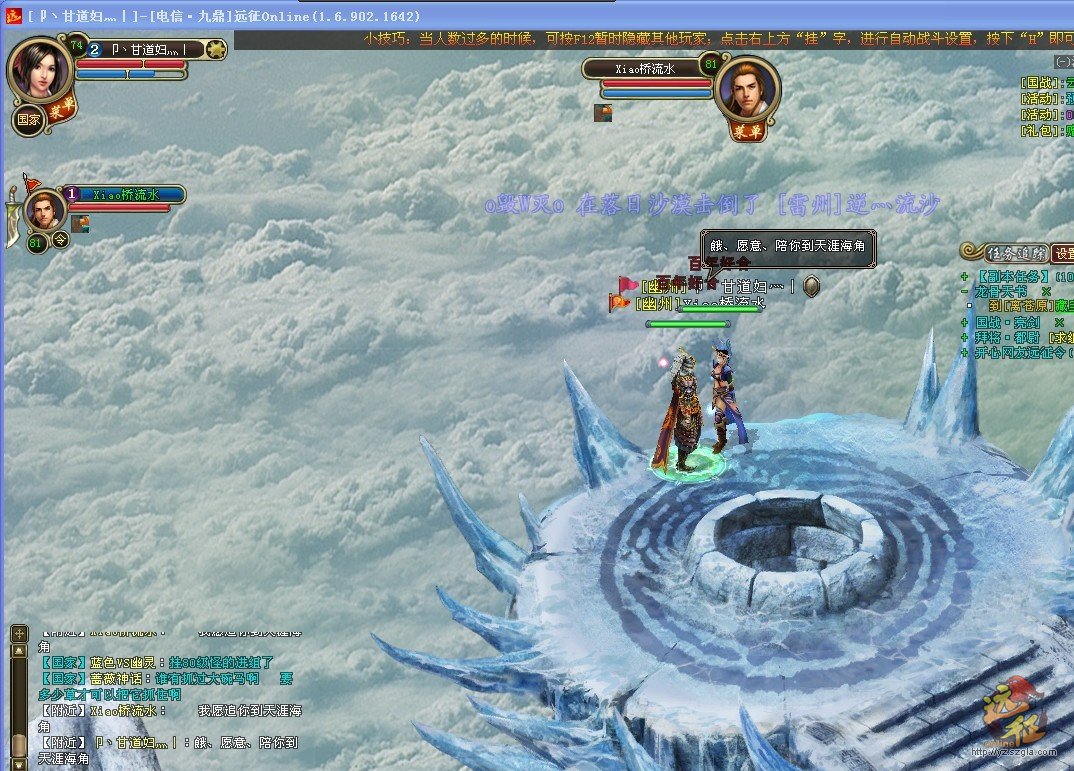
Task: Click the round 国家 nation button
Action: pyautogui.click(x=28, y=120)
